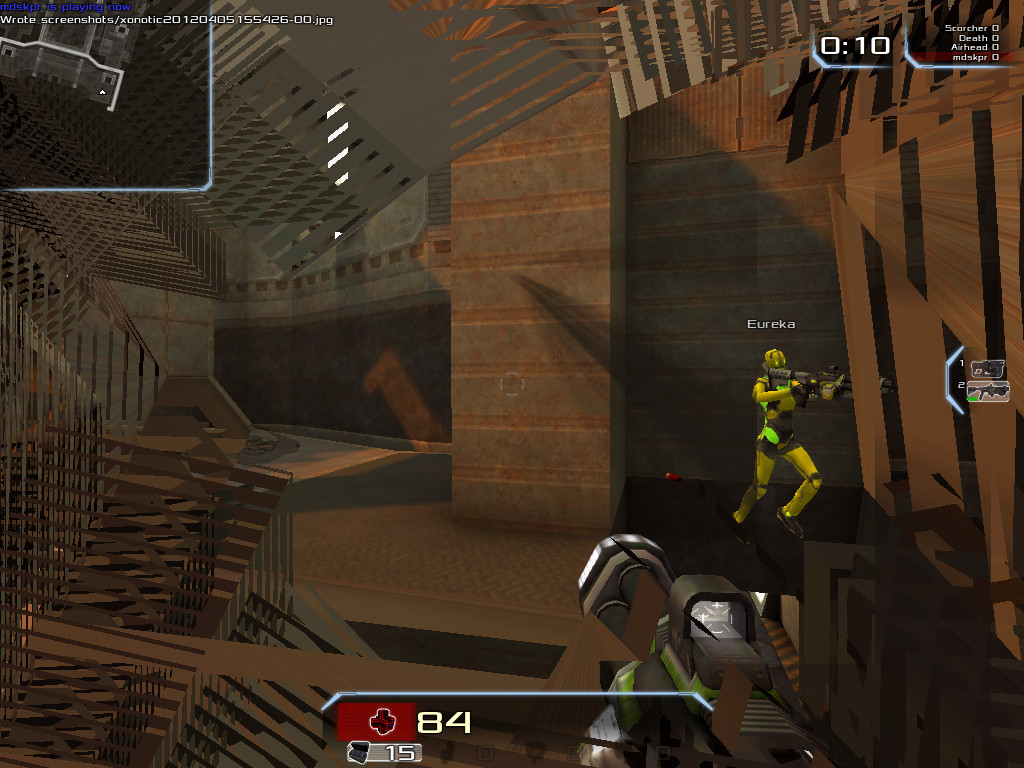This screenshot has width=1024, height=768.
Task: Click the red health cross icon
Action: pyautogui.click(x=382, y=721)
